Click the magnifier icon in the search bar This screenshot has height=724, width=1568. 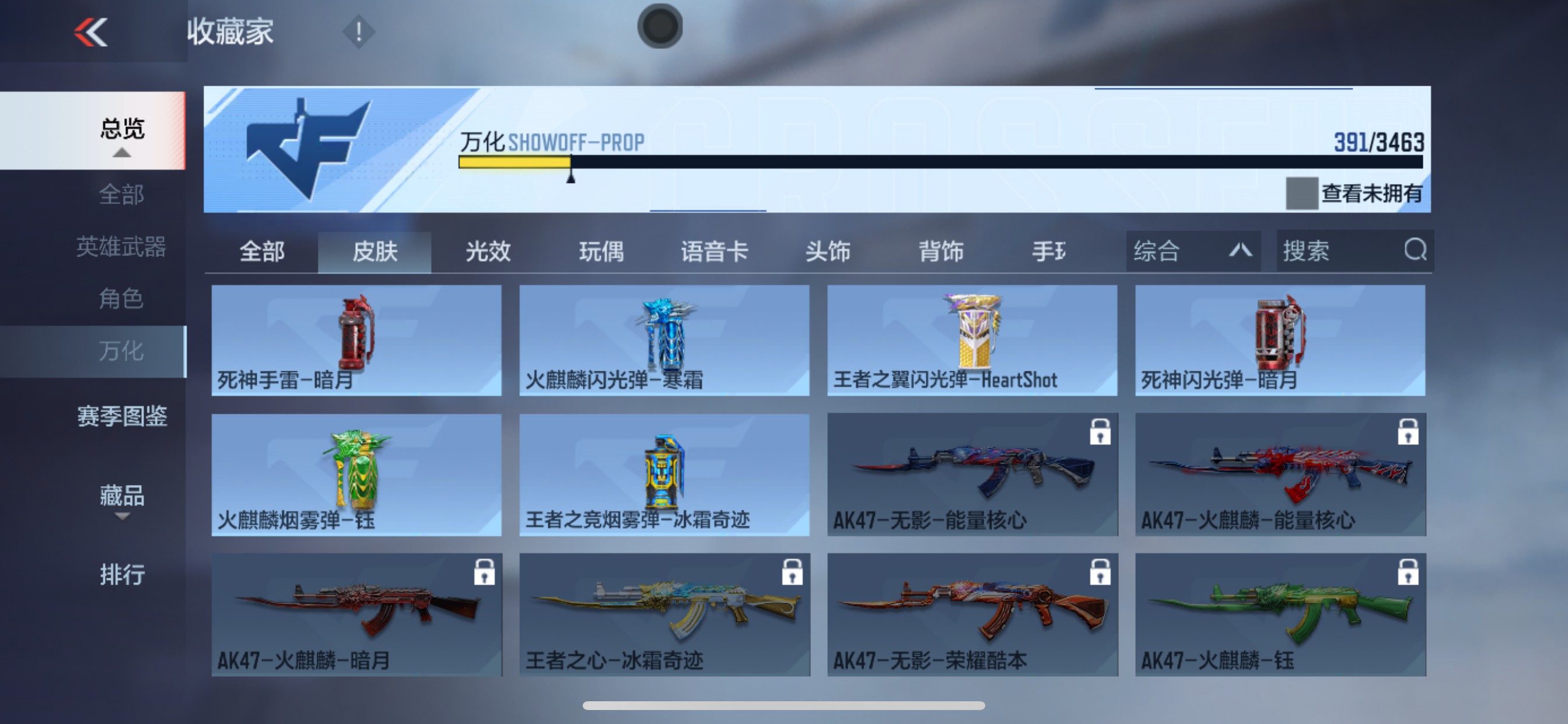coord(1415,251)
